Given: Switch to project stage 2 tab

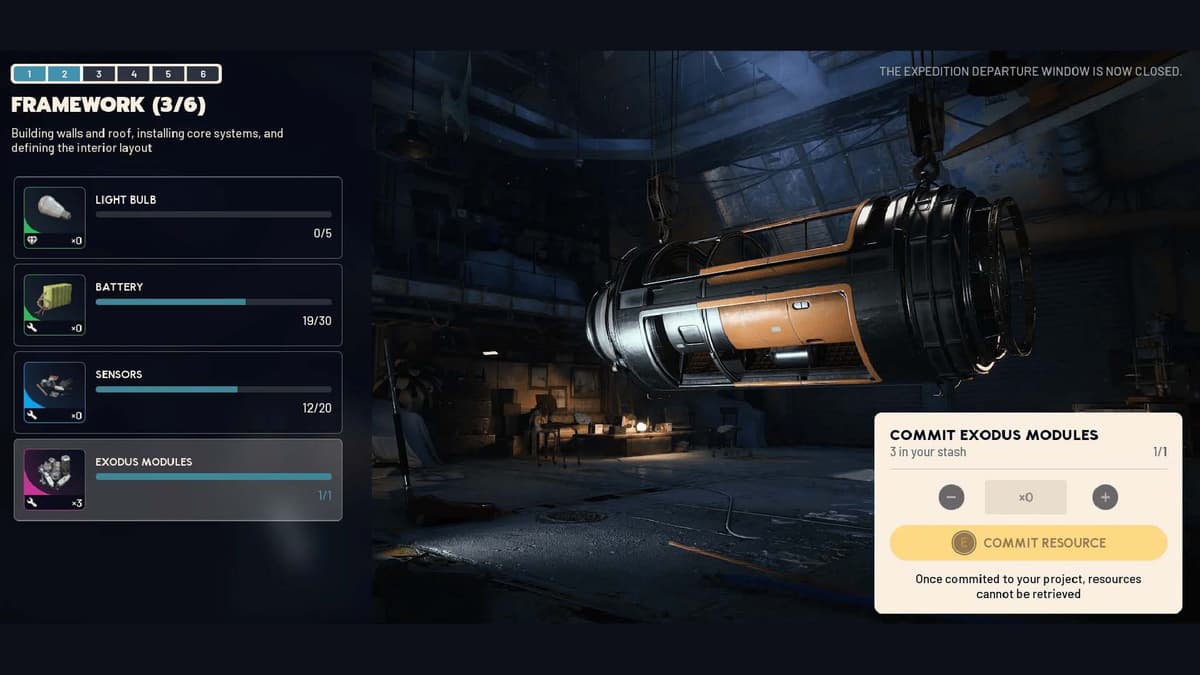Looking at the screenshot, I should (64, 74).
